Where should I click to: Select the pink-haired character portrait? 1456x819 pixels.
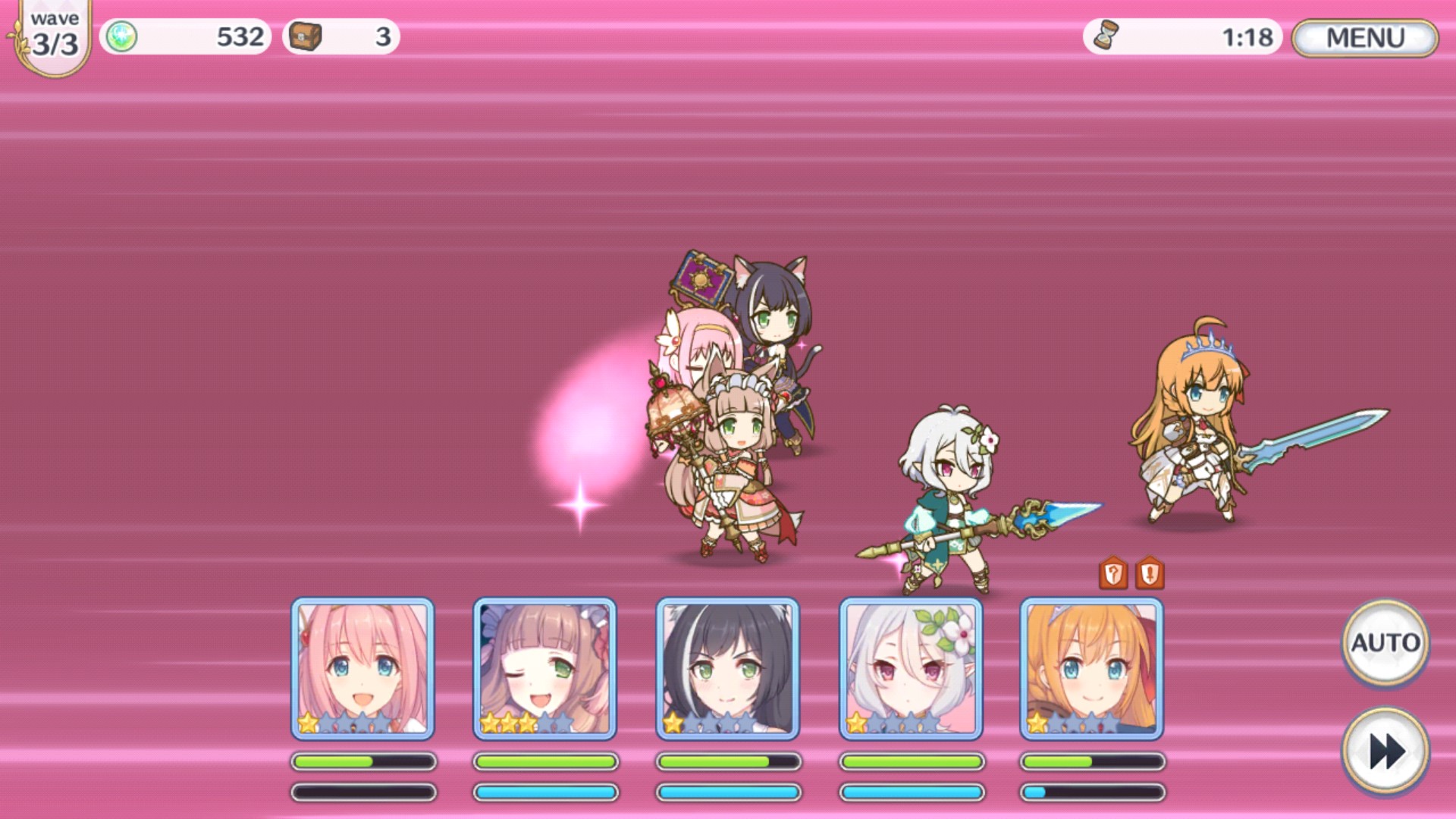coord(362,668)
